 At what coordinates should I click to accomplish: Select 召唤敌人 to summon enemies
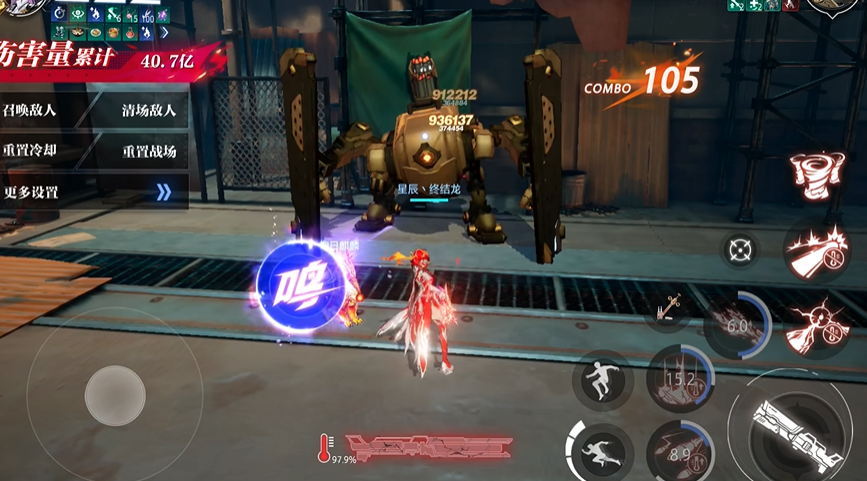tap(30, 110)
